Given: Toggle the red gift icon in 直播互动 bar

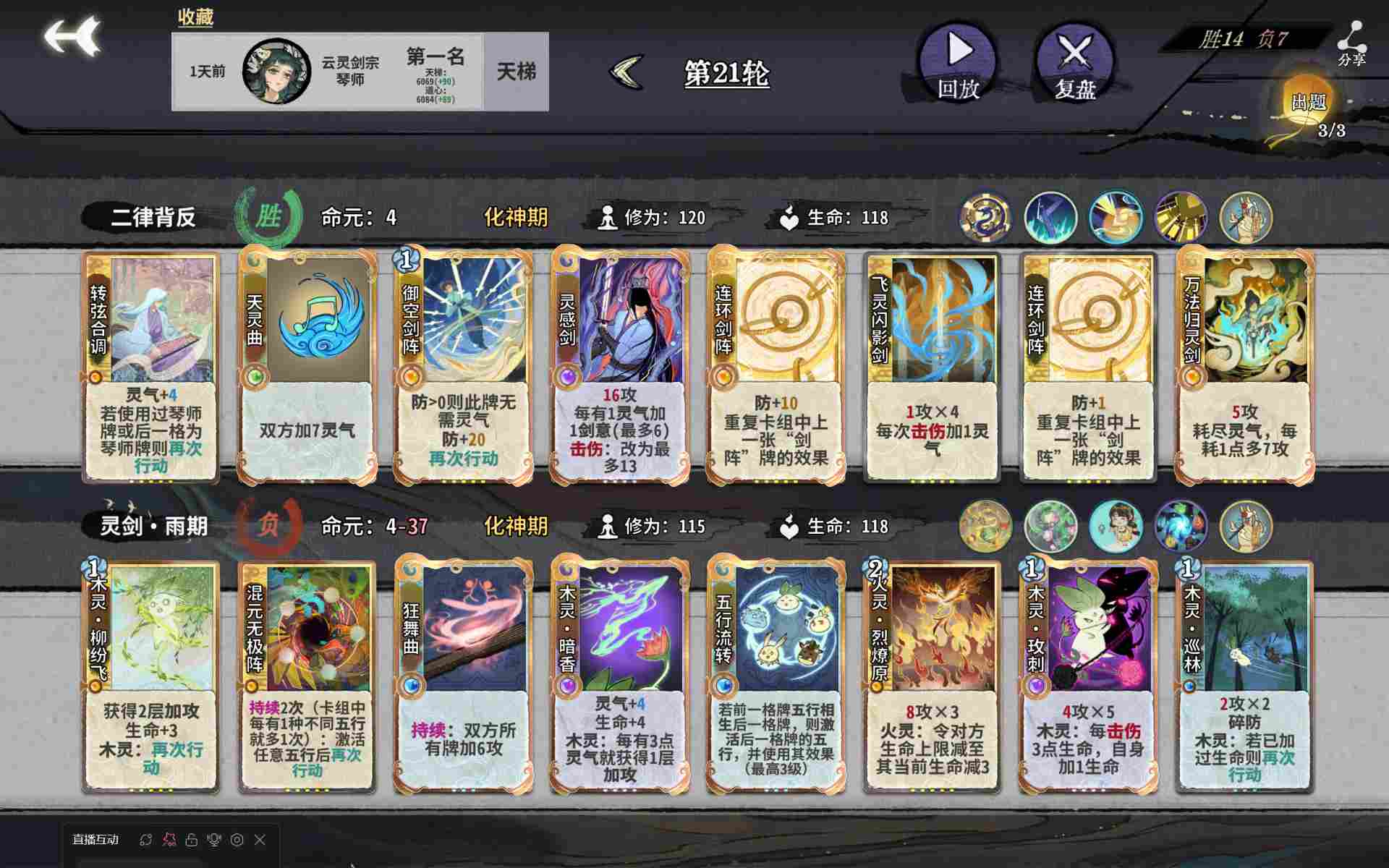Looking at the screenshot, I should [x=169, y=841].
